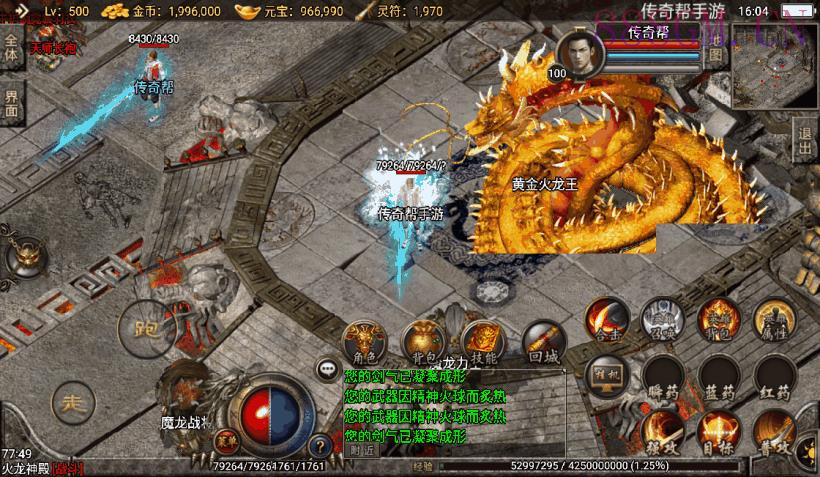Click the 退出 exit button
This screenshot has width=820, height=477.
coord(806,140)
